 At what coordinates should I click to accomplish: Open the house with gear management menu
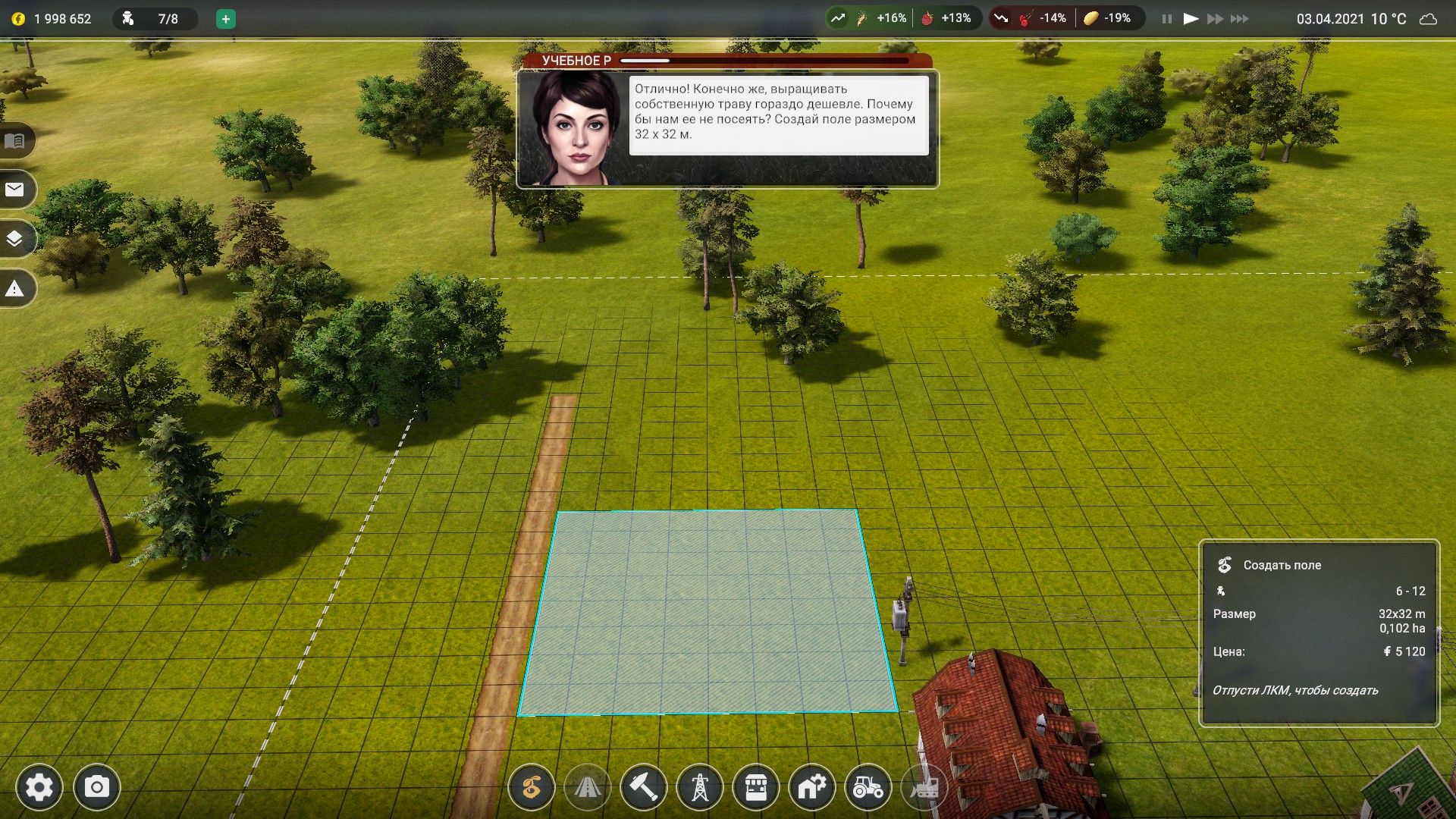pyautogui.click(x=812, y=789)
